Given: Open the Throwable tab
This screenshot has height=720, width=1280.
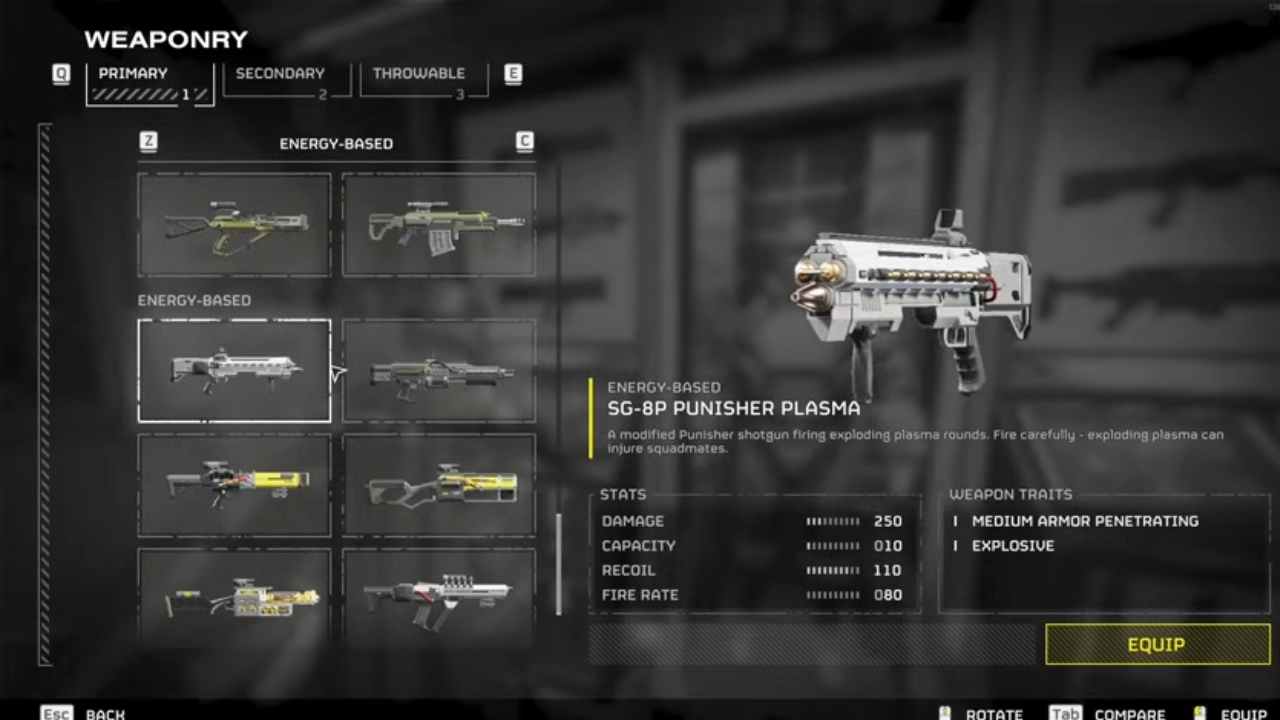Looking at the screenshot, I should tap(422, 80).
